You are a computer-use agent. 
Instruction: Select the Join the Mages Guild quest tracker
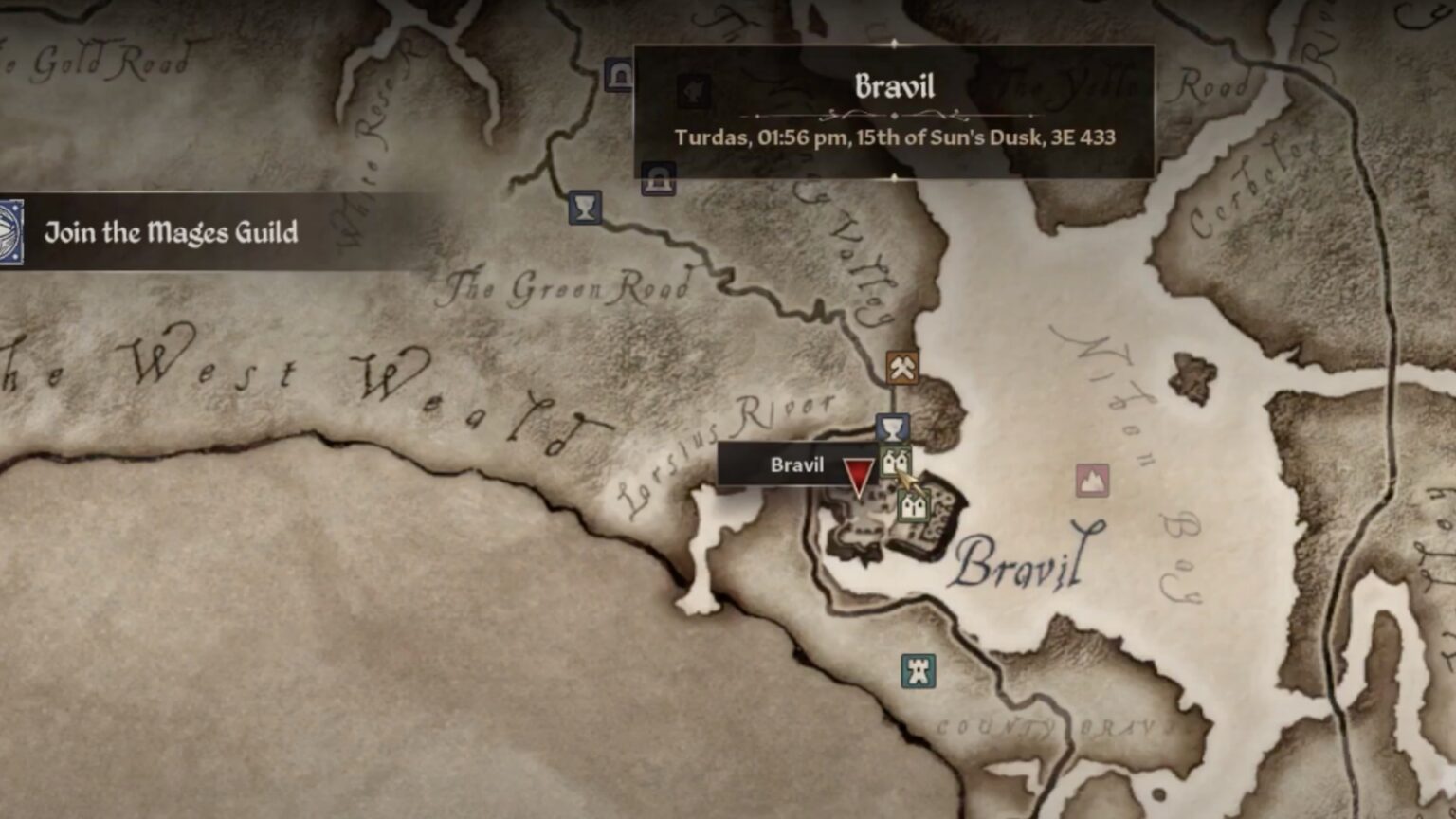tap(171, 232)
